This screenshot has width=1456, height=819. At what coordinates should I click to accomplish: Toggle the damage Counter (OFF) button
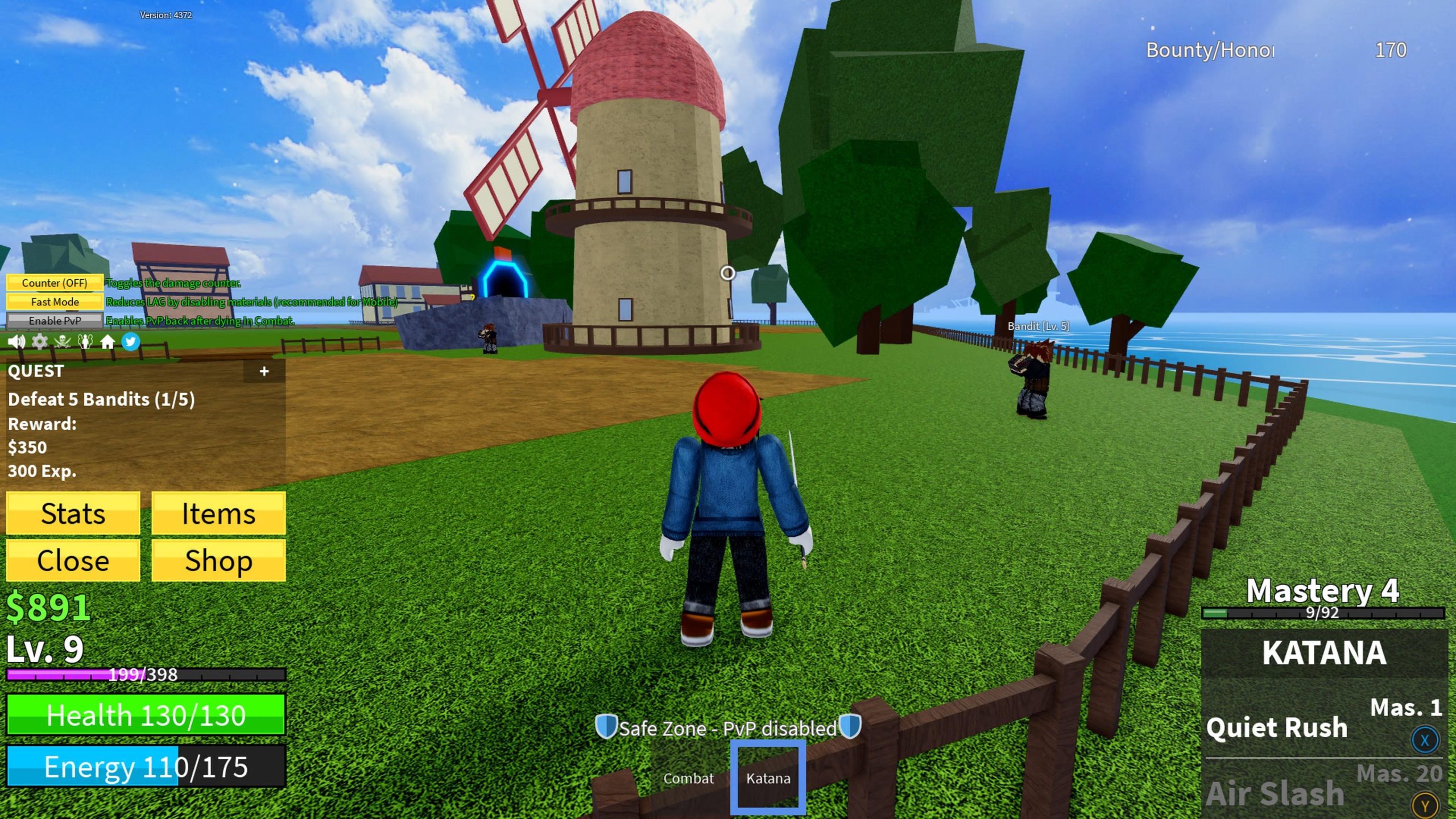point(55,283)
